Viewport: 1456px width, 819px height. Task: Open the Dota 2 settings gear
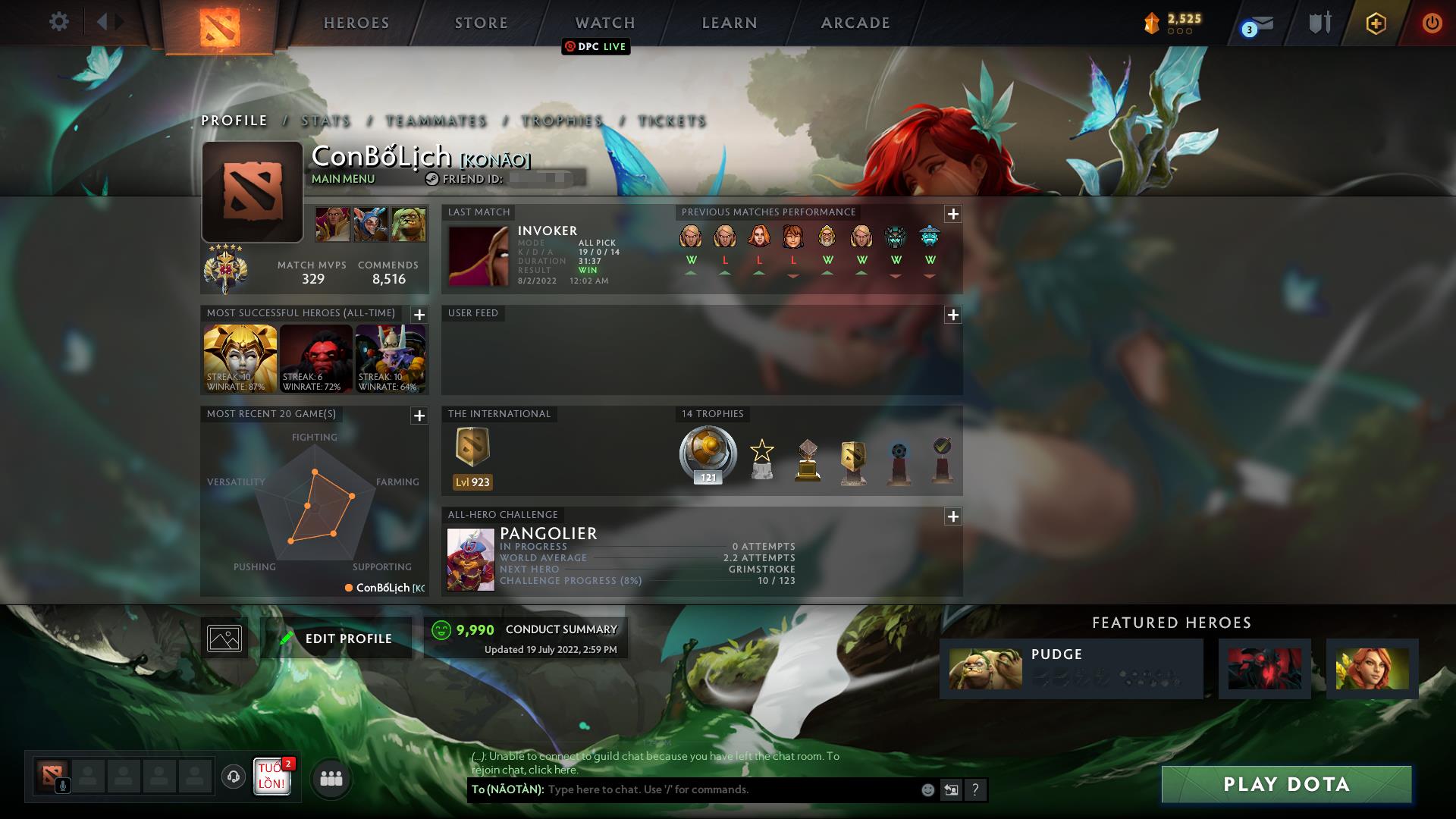59,22
